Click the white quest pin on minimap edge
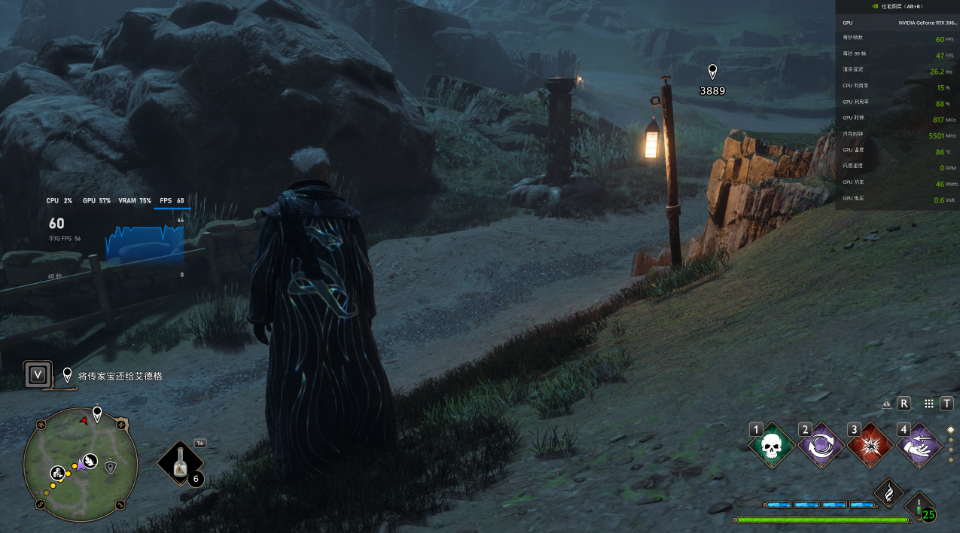Viewport: 960px width, 533px height. [97, 413]
